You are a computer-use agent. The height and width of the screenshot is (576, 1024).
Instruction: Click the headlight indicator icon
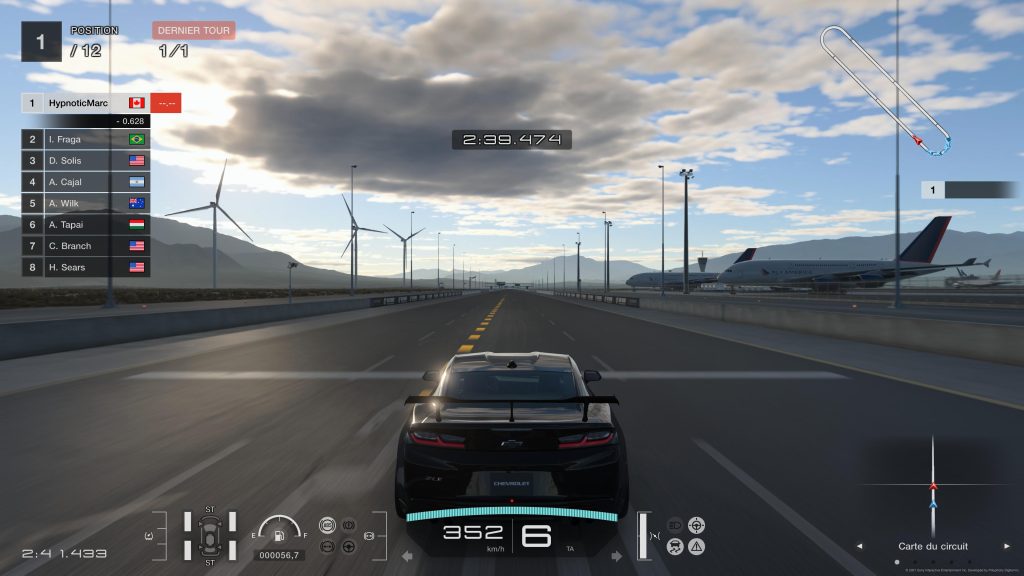point(675,524)
